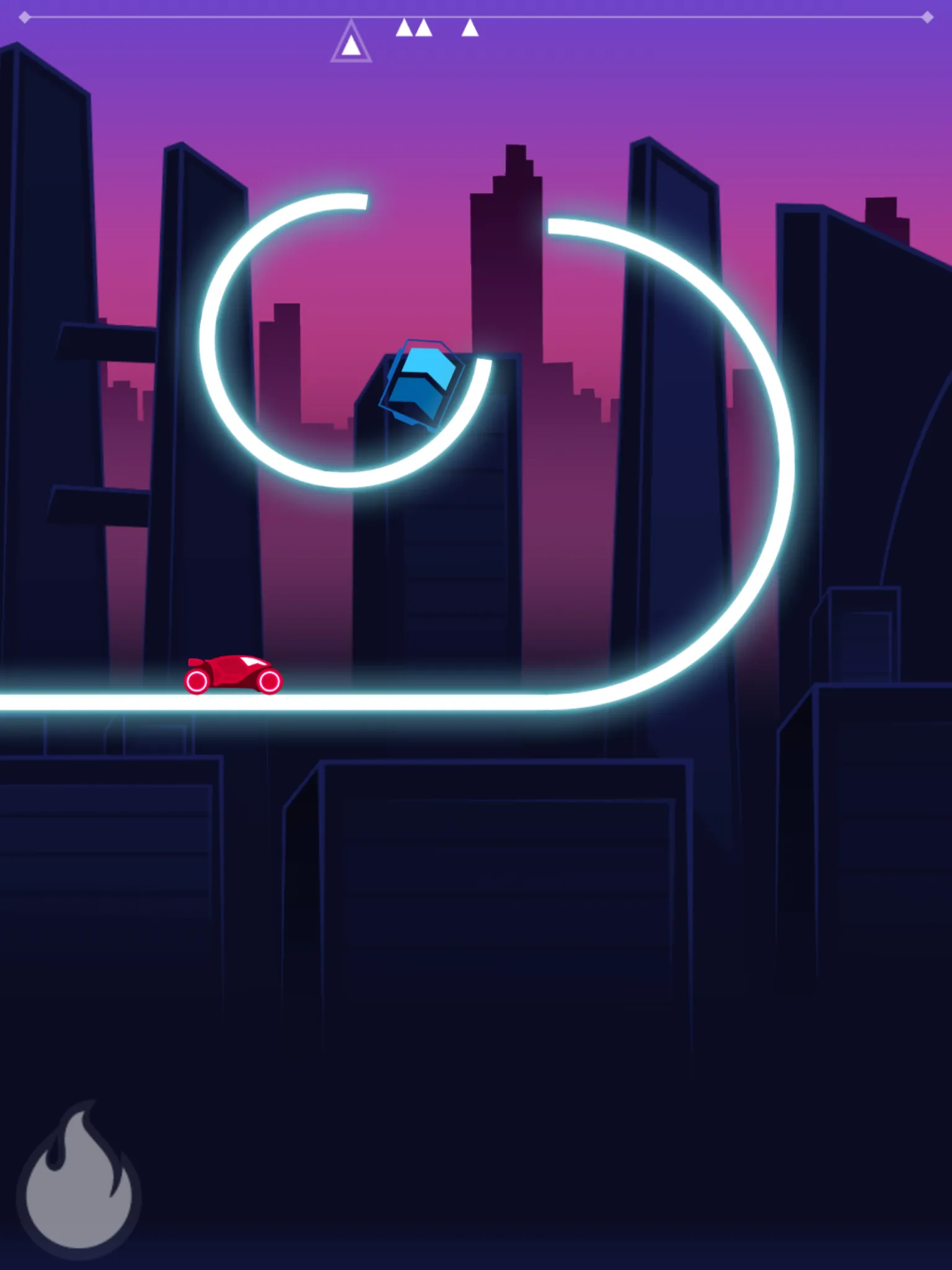Toggle the right diamond endpoint of progress bar
This screenshot has height=1270, width=952.
(x=927, y=19)
